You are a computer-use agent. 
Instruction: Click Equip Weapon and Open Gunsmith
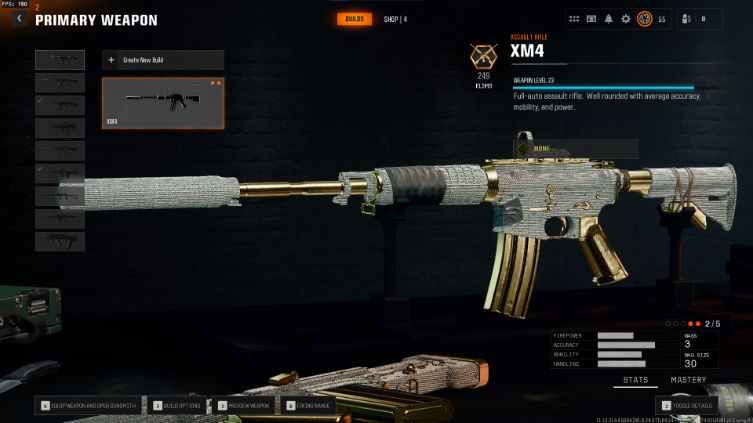click(91, 406)
